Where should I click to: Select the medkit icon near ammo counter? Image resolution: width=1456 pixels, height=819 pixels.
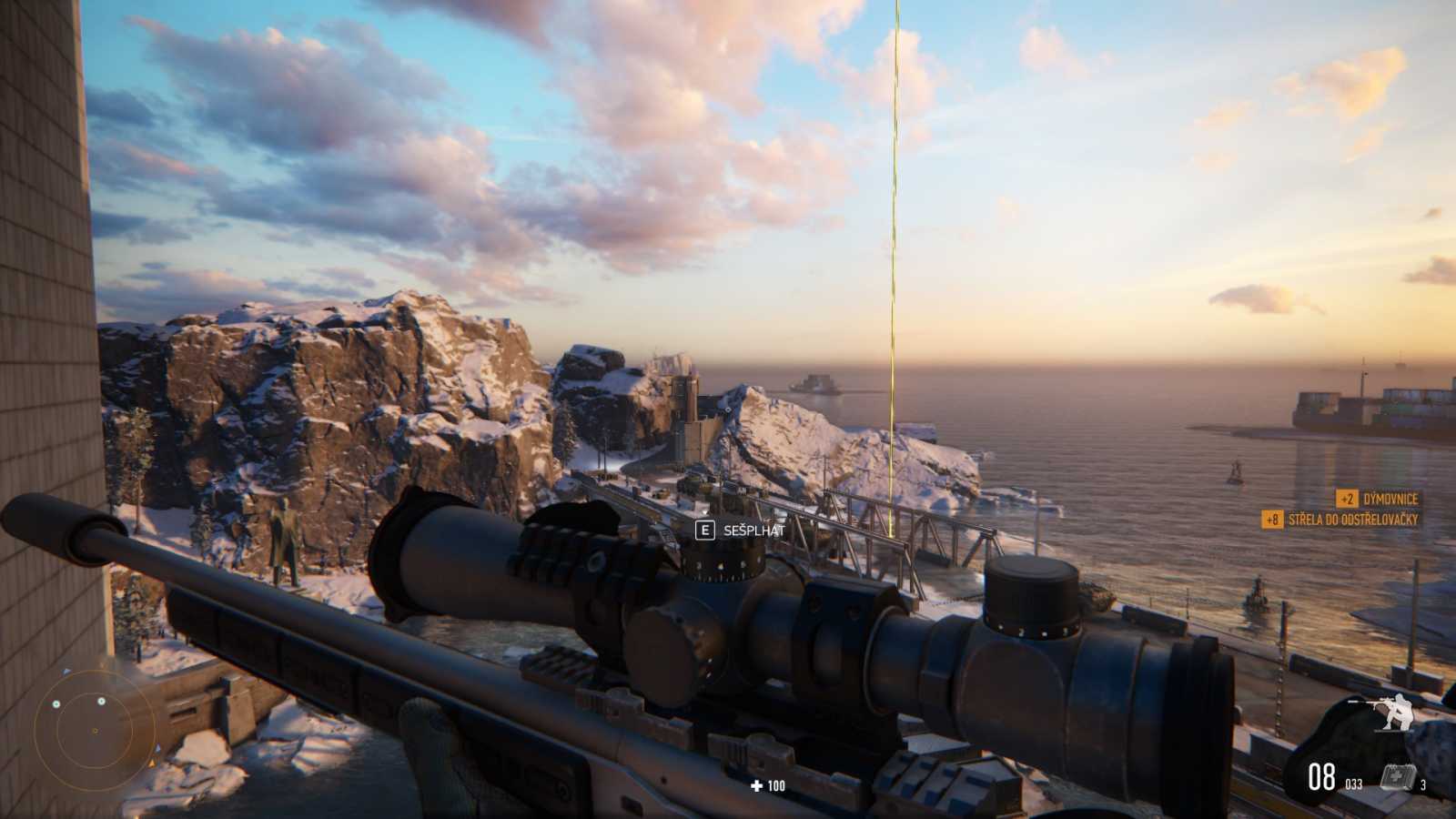click(1397, 776)
